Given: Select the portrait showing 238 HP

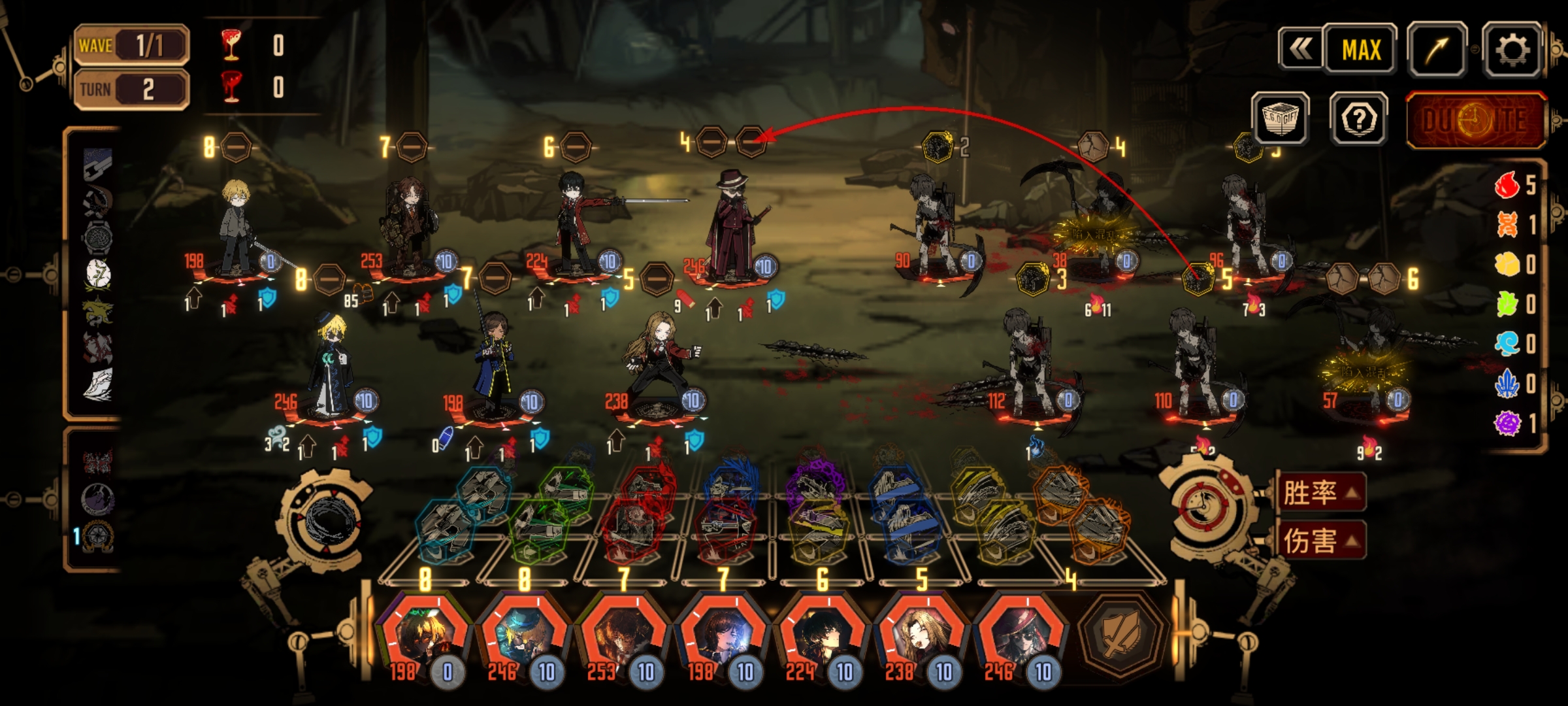Looking at the screenshot, I should [x=921, y=635].
